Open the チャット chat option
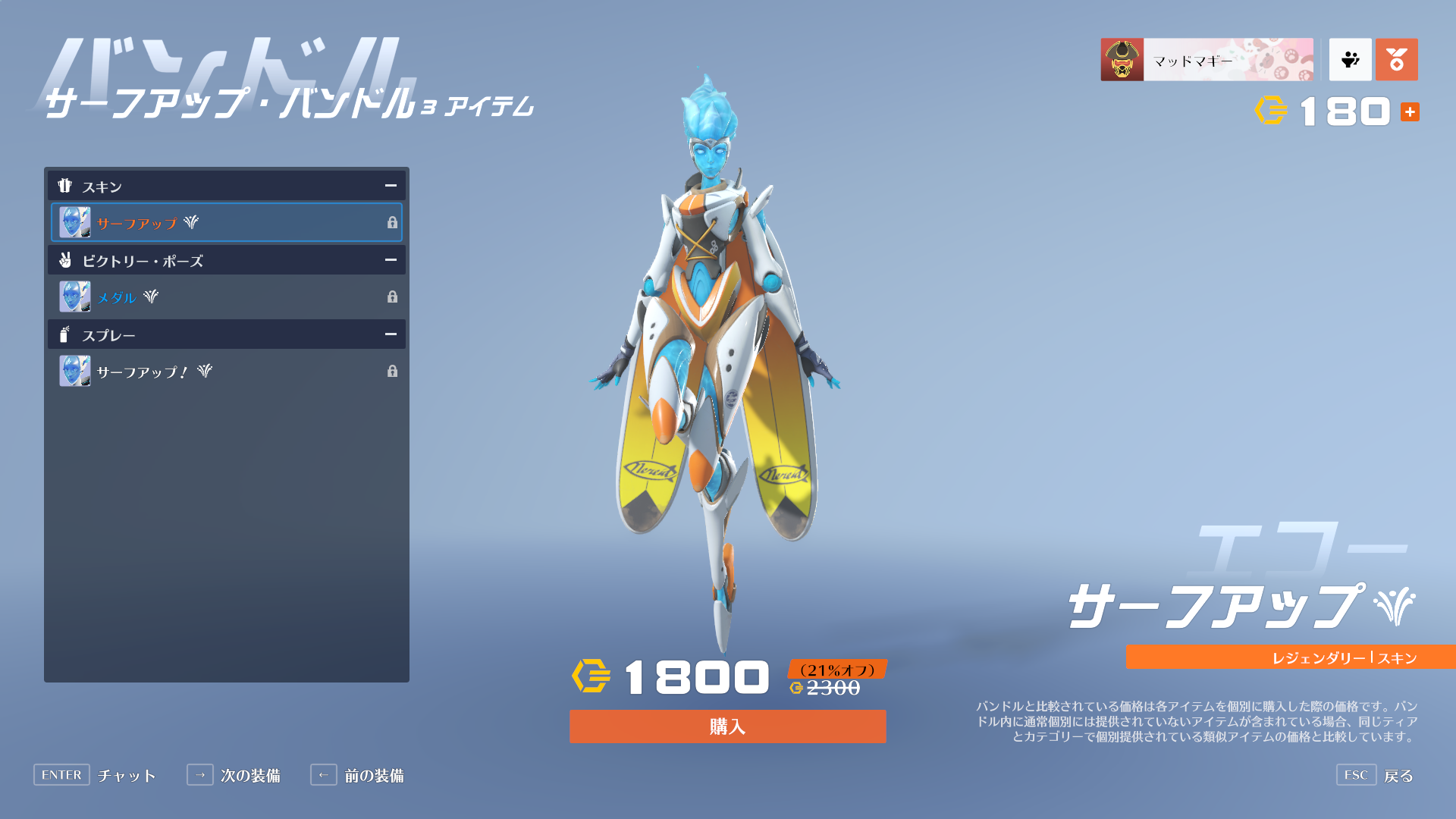The width and height of the screenshot is (1456, 819). tap(95, 775)
